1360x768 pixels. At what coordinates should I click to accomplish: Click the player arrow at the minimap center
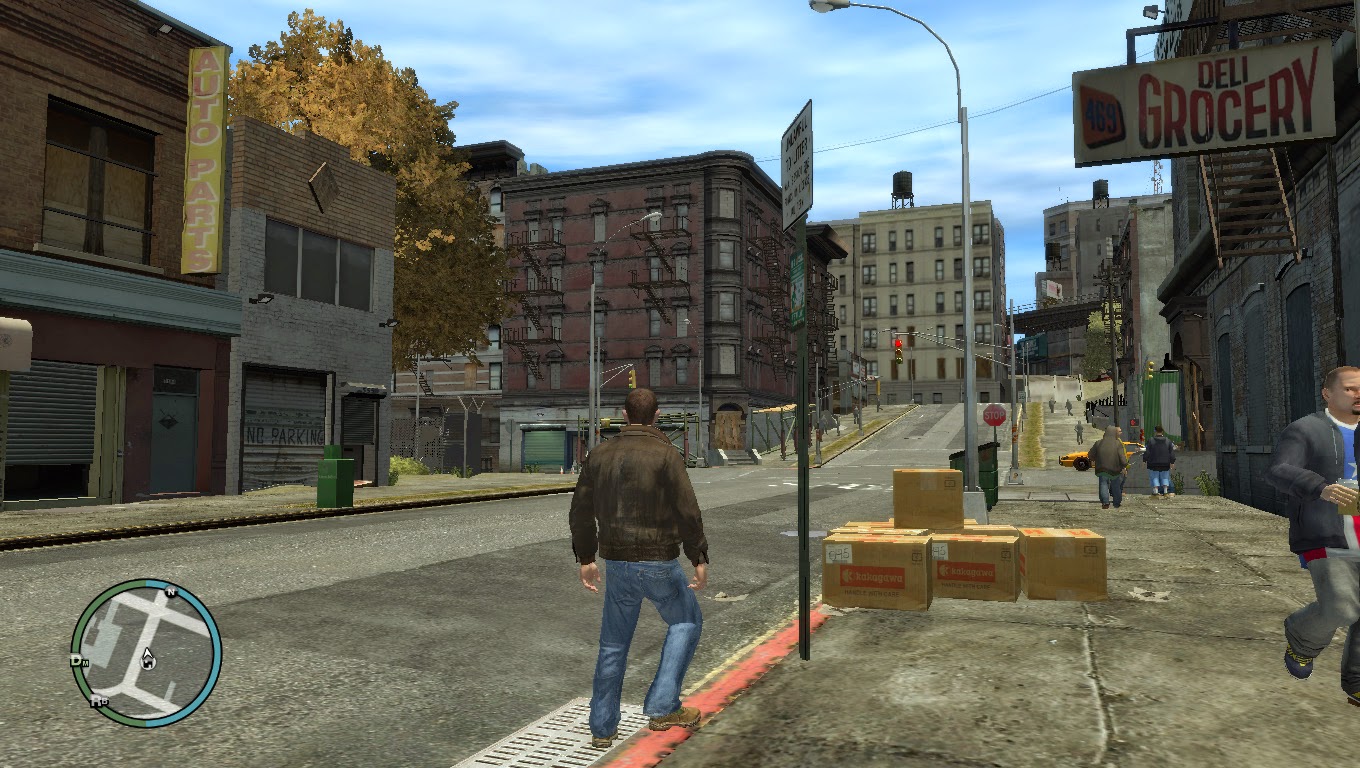pyautogui.click(x=147, y=657)
